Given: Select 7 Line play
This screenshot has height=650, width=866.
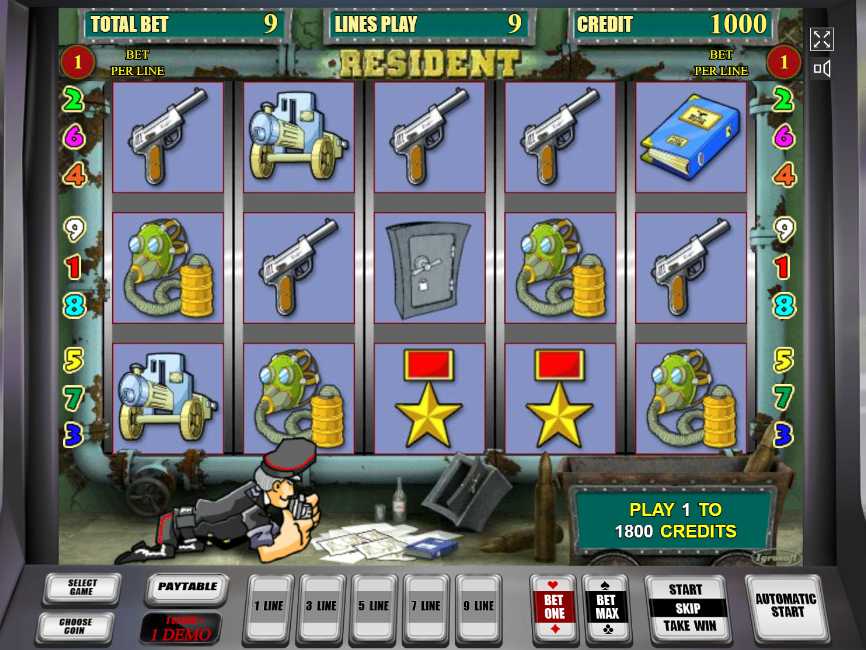Looking at the screenshot, I should pyautogui.click(x=427, y=607).
